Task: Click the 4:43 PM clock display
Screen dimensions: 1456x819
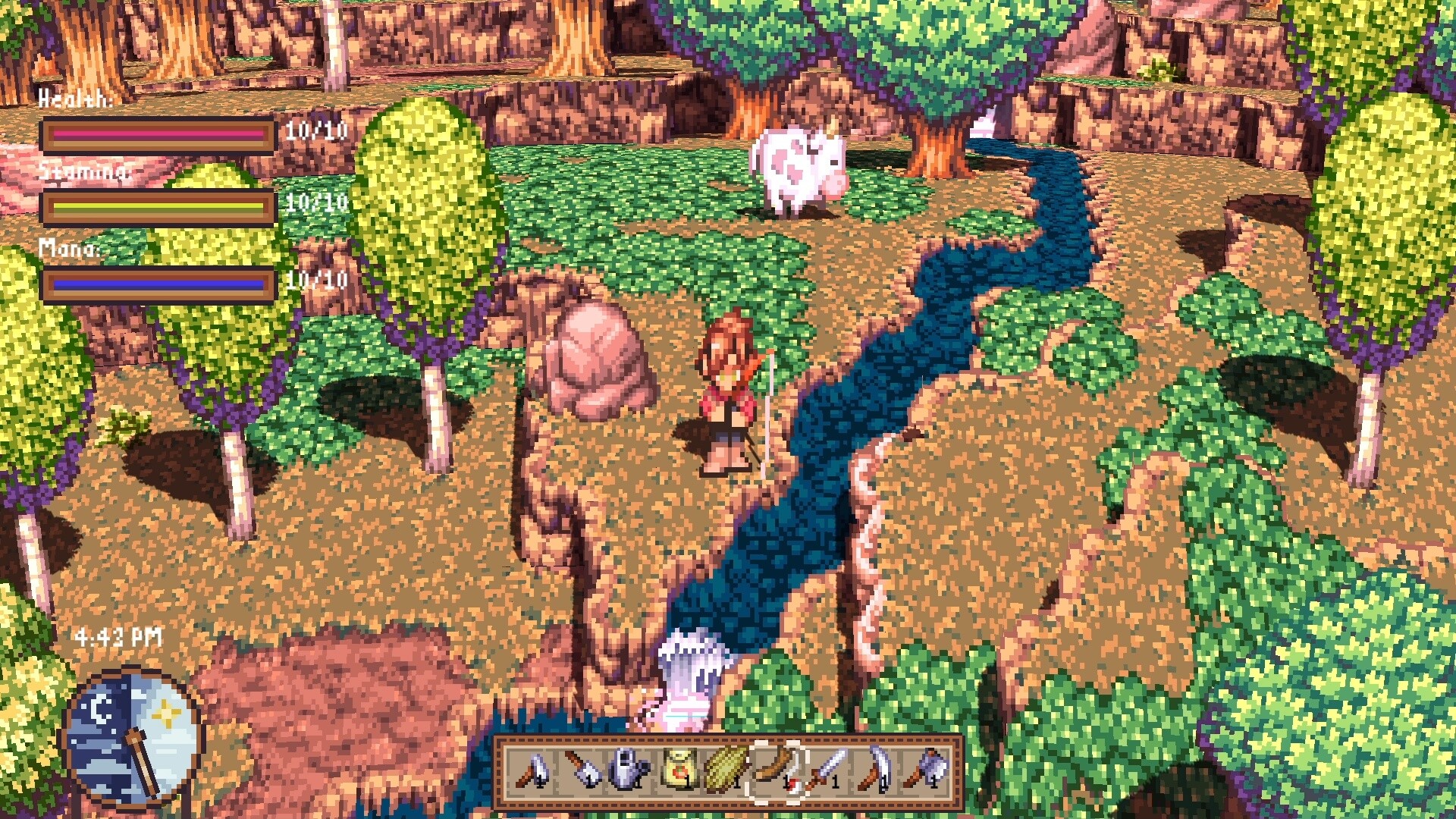Action: (118, 637)
